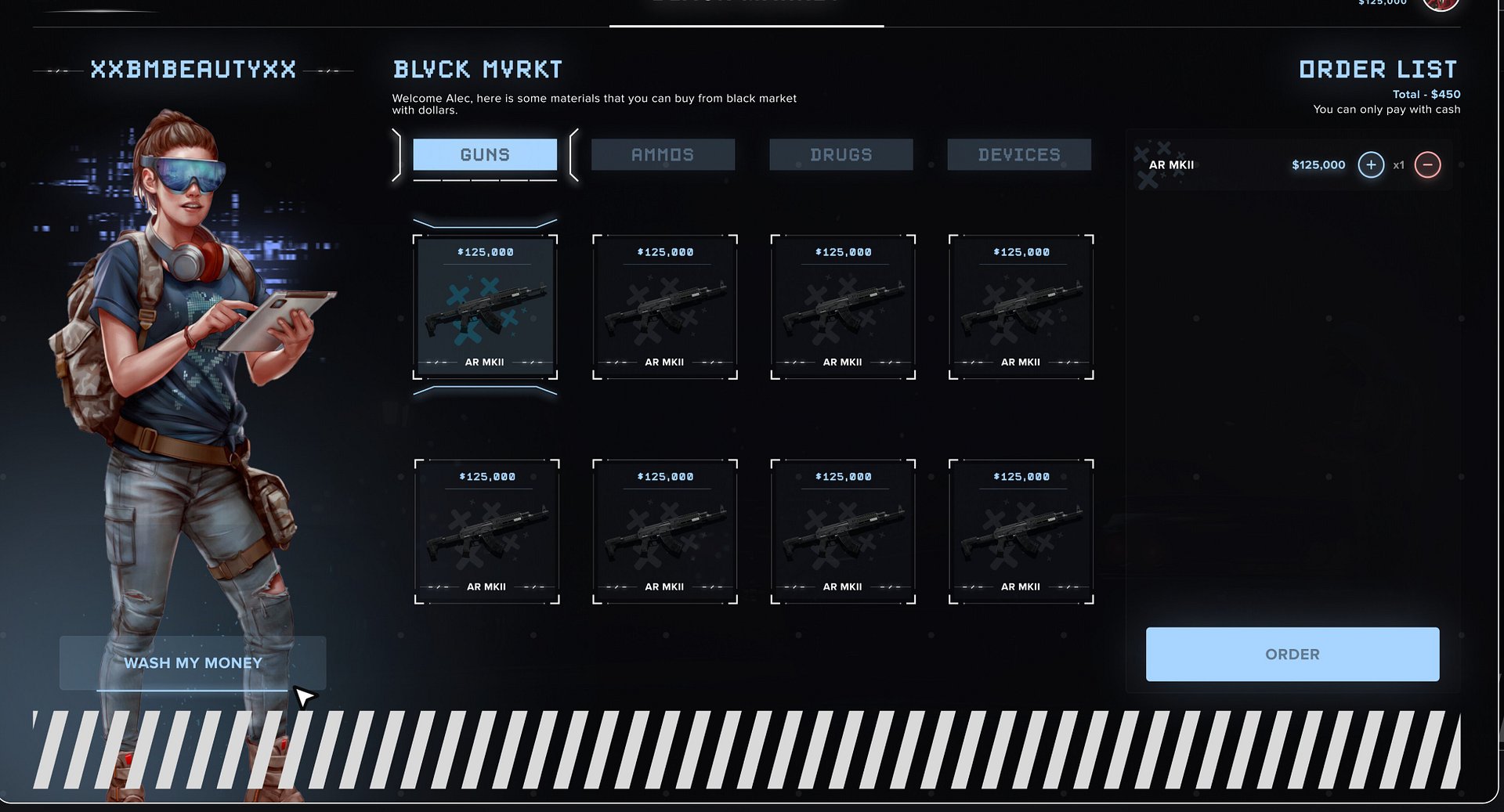Show the DRUGS category

pos(841,155)
